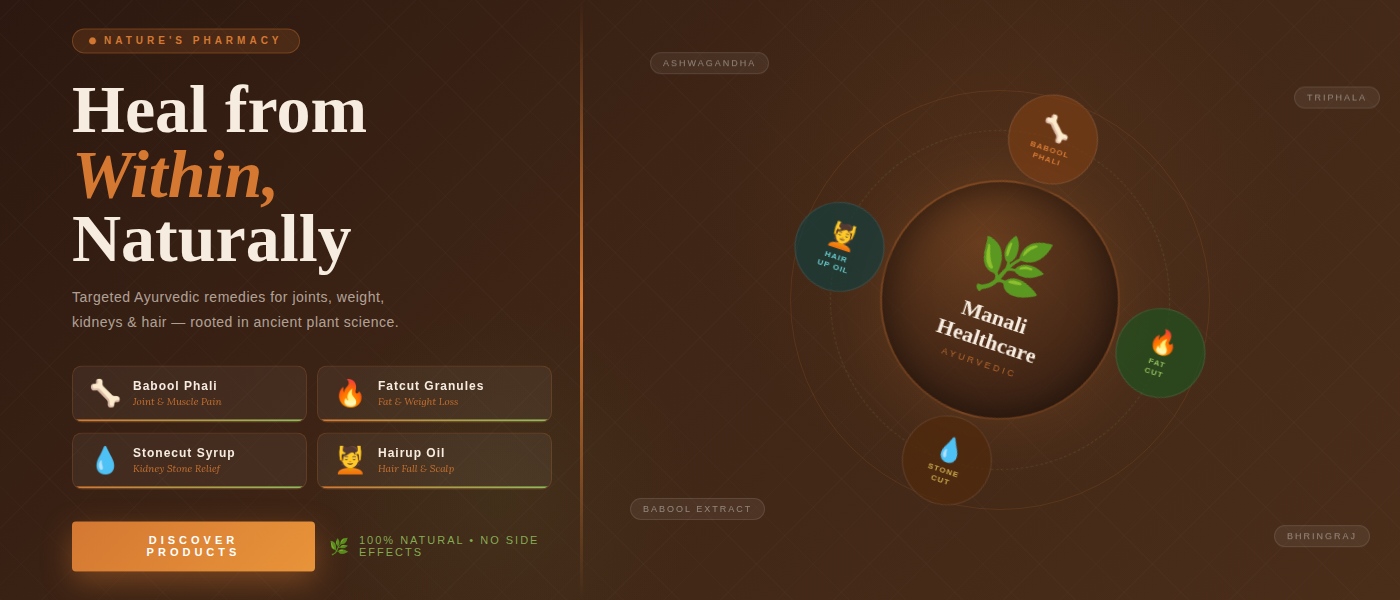1400x600 pixels.
Task: Click the Babool Phali orbit bubble
Action: [1052, 140]
